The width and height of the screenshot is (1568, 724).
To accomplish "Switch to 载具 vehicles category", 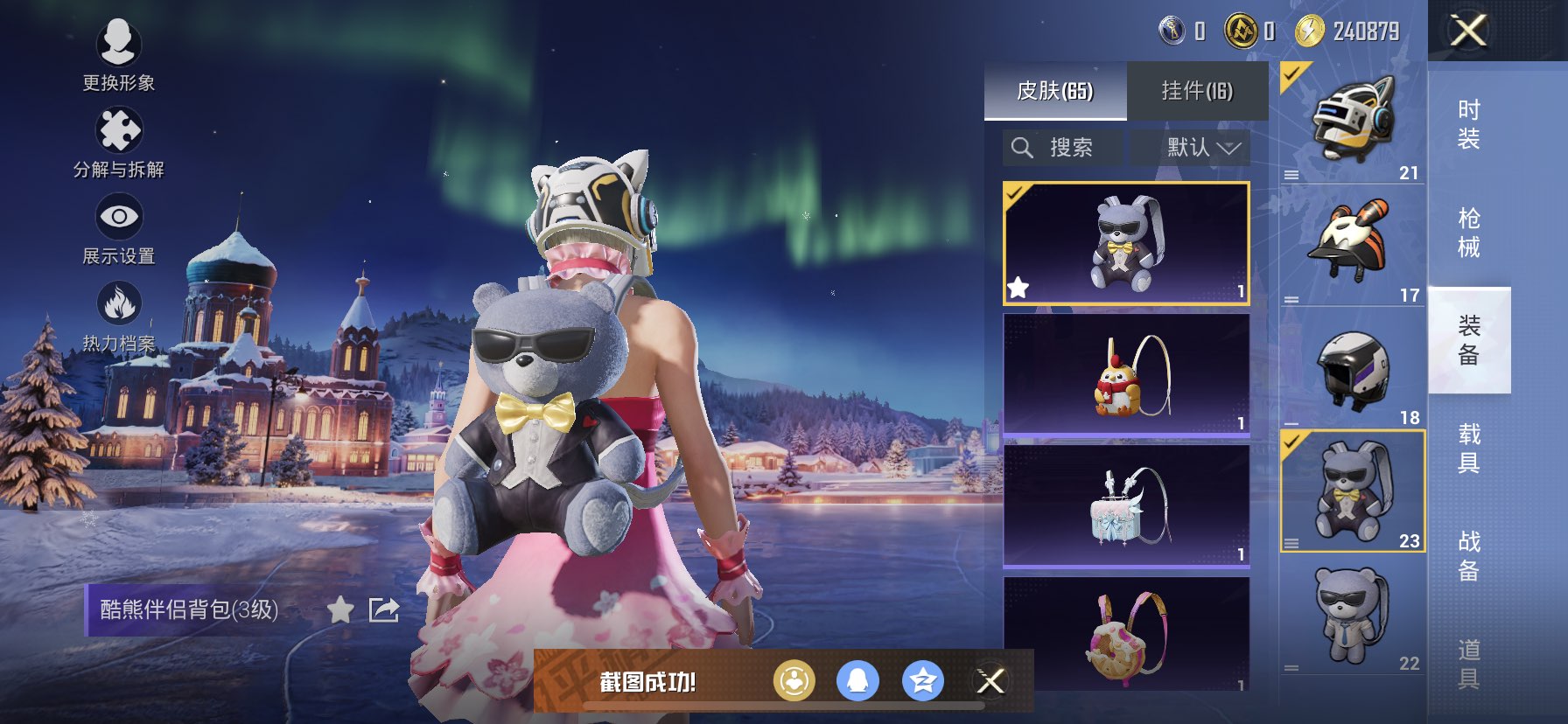I will coord(1468,449).
